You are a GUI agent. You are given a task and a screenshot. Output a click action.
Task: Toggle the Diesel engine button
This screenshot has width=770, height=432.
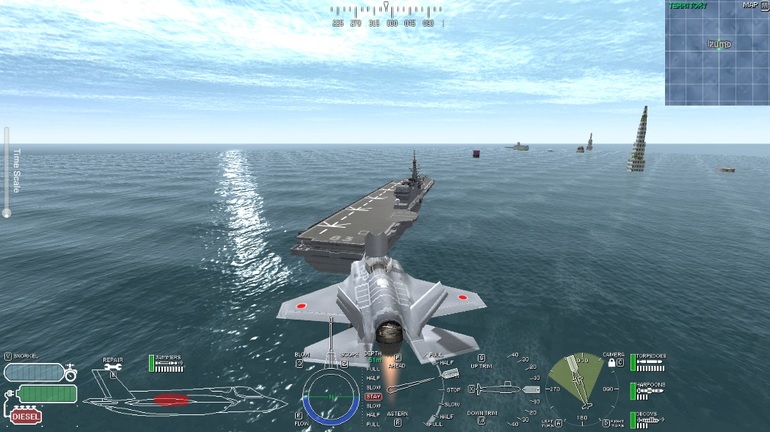(x=27, y=416)
